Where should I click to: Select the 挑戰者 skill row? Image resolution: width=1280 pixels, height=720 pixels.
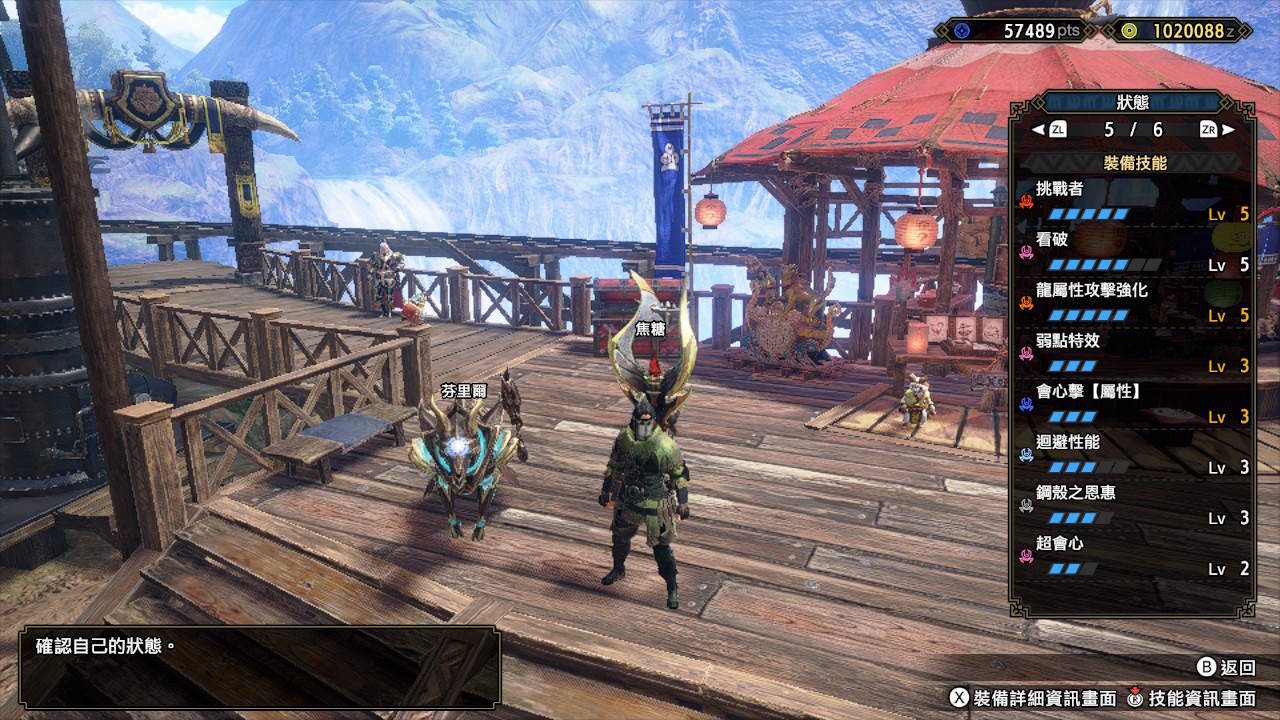pos(1133,200)
